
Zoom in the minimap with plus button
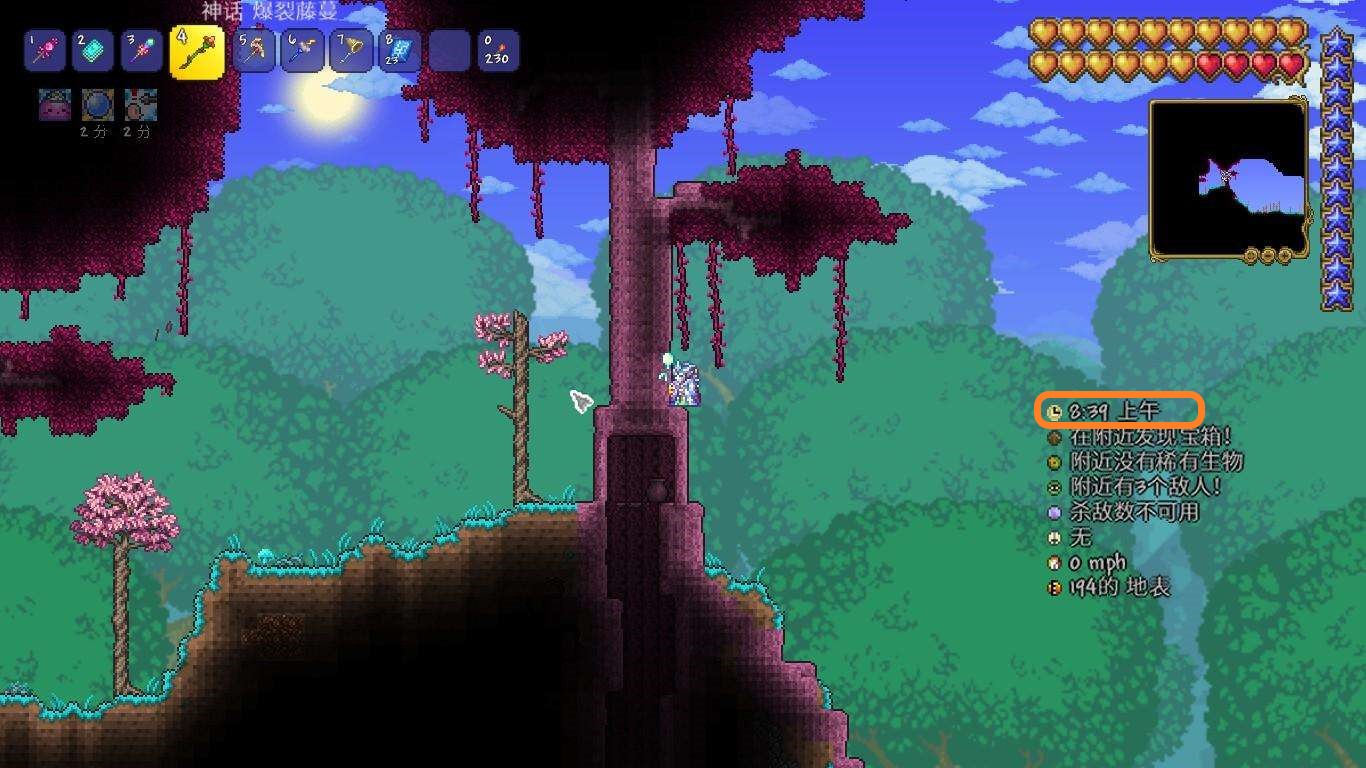(1284, 256)
